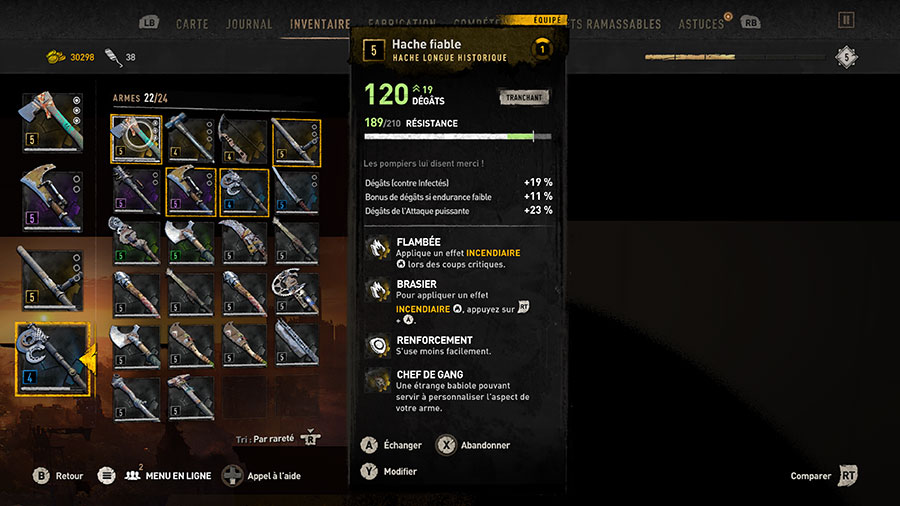Pick the bow in the weapons grid

[243, 141]
